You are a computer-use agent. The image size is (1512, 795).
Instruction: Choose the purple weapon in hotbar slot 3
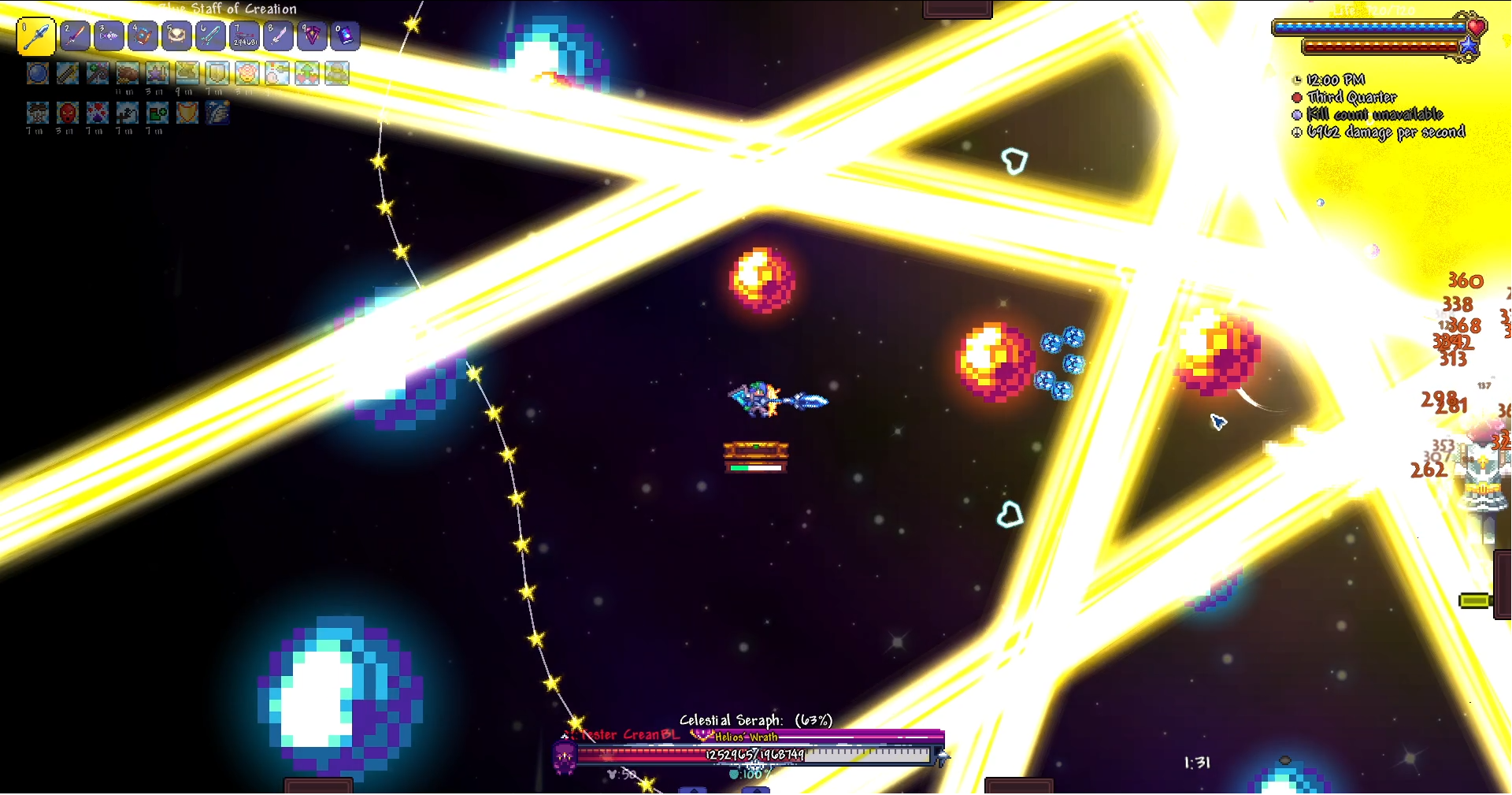pyautogui.click(x=109, y=35)
